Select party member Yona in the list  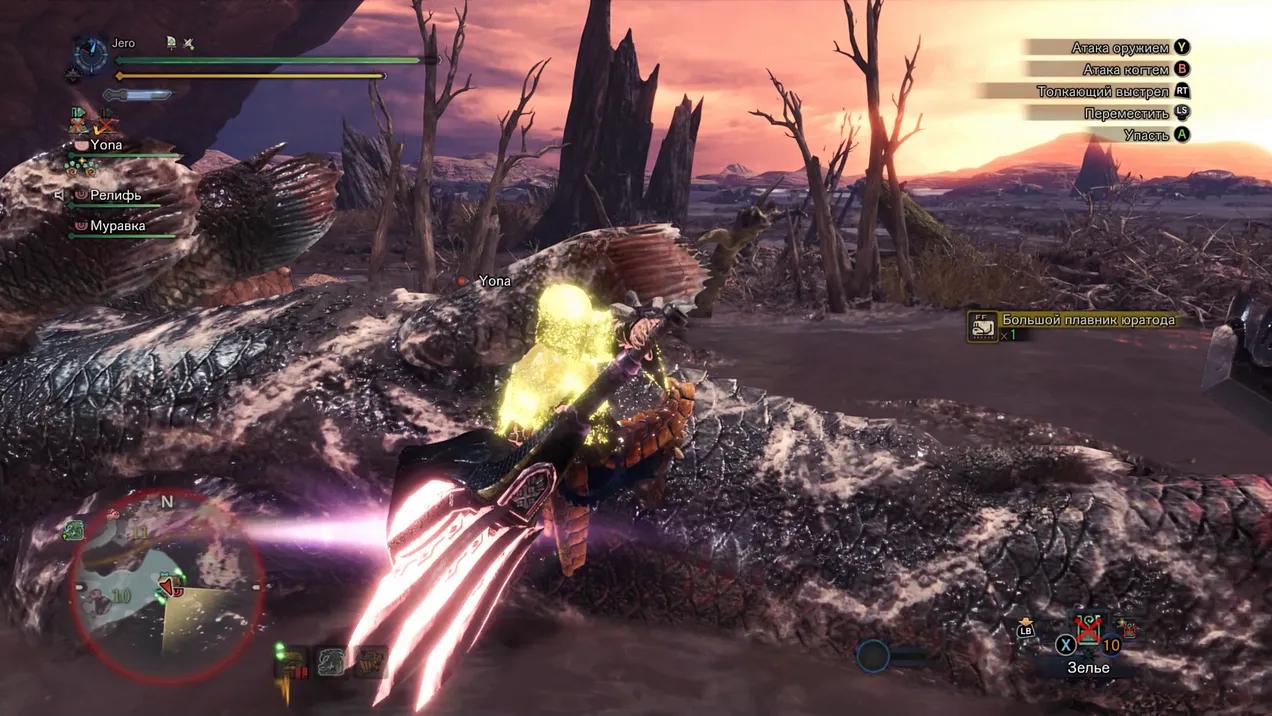[x=106, y=145]
